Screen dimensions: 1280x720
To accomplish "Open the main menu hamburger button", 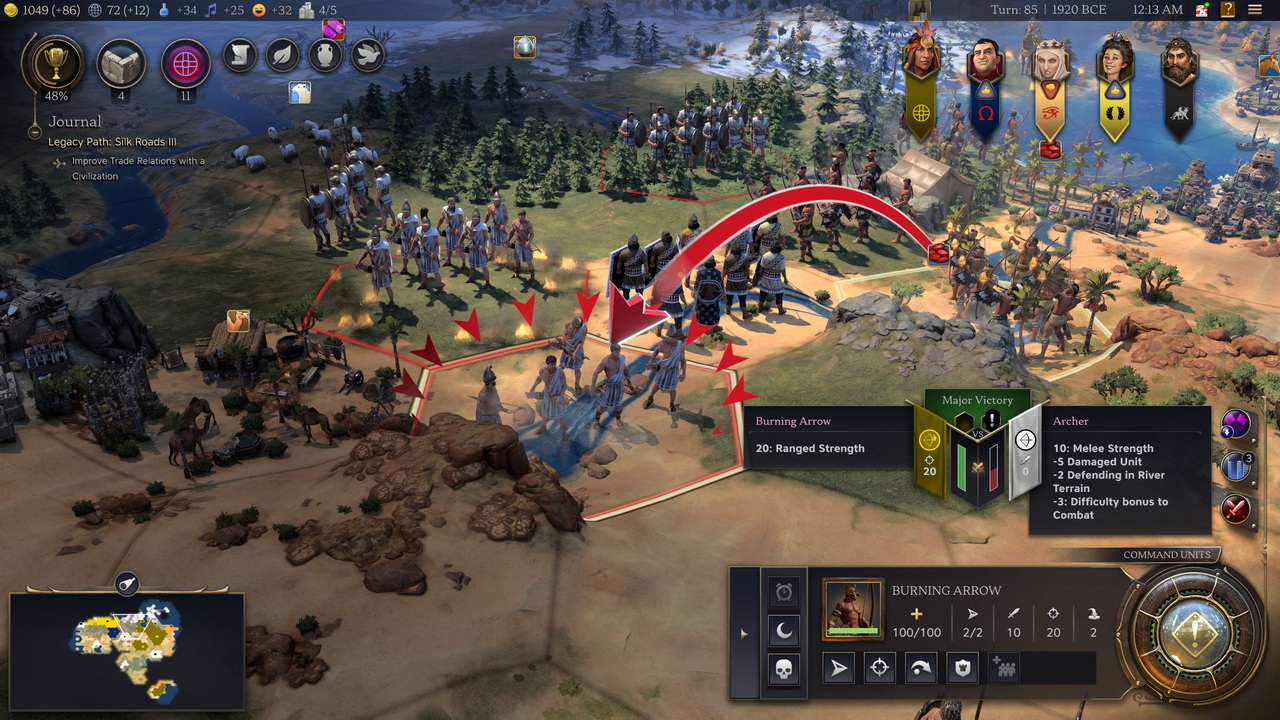I will (1255, 10).
